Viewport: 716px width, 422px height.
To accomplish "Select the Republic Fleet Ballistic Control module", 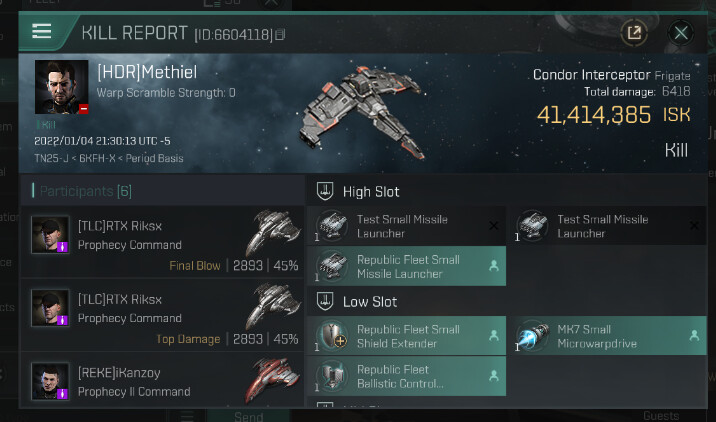I will pos(410,376).
